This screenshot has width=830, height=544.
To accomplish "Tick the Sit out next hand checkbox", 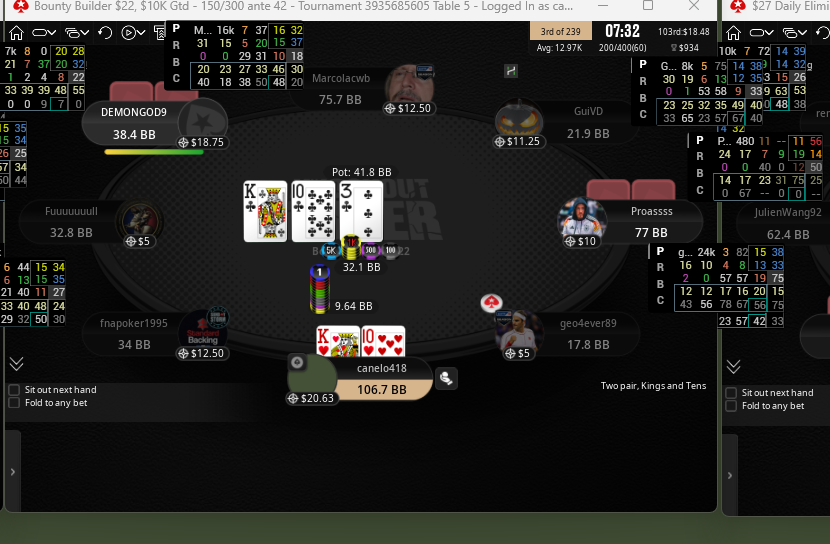I will pyautogui.click(x=13, y=390).
